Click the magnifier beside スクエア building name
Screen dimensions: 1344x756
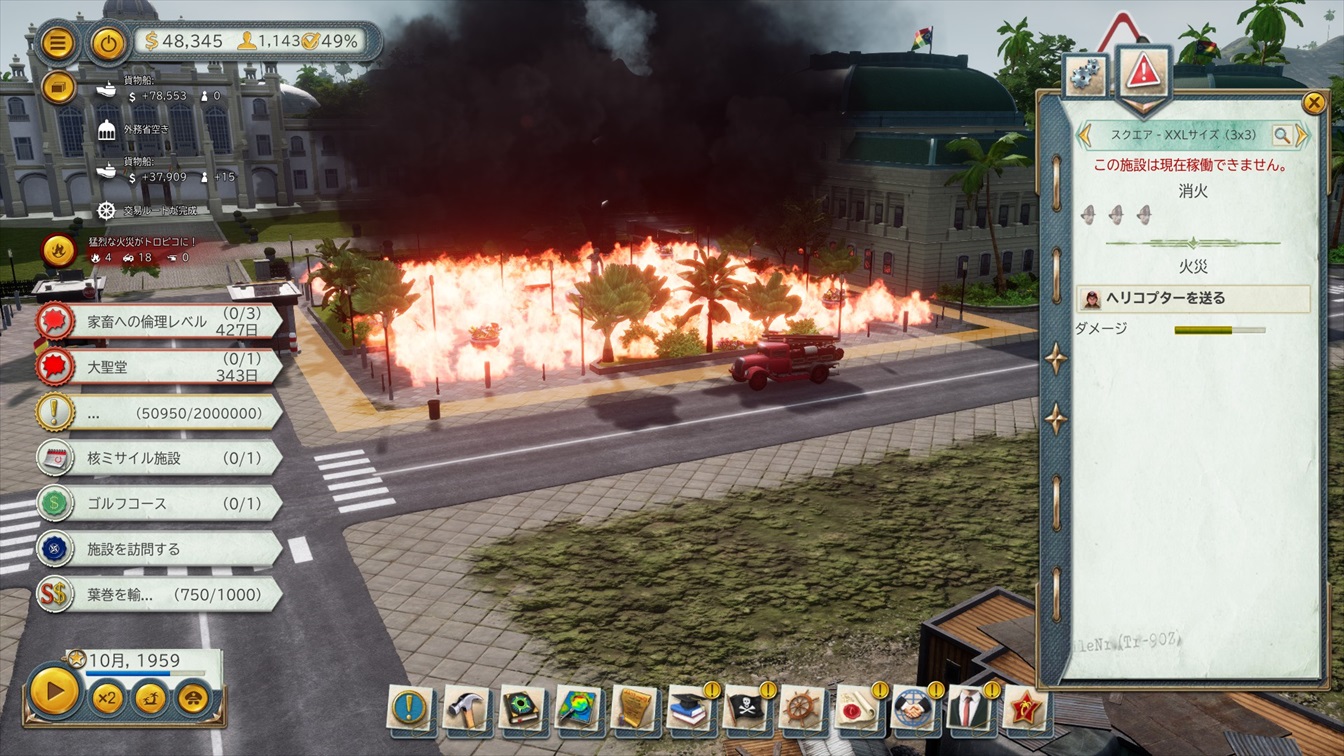coord(1282,135)
